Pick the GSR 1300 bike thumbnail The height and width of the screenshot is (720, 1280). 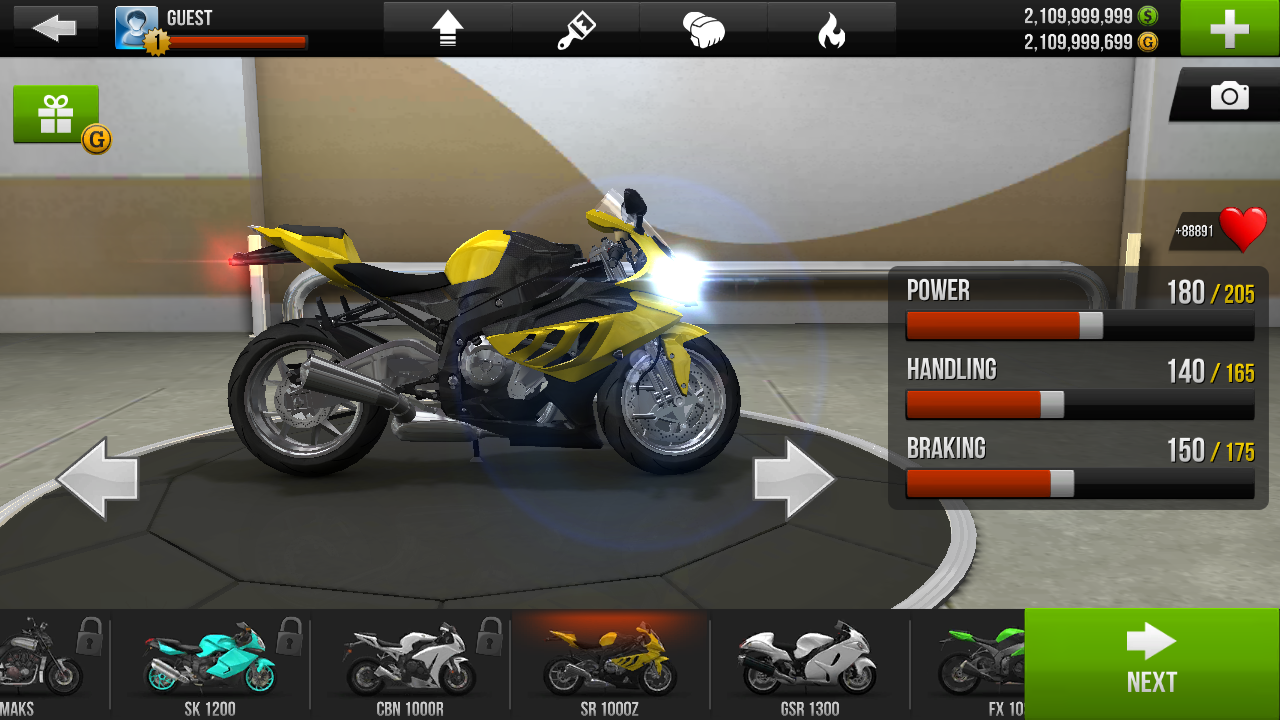tap(809, 662)
